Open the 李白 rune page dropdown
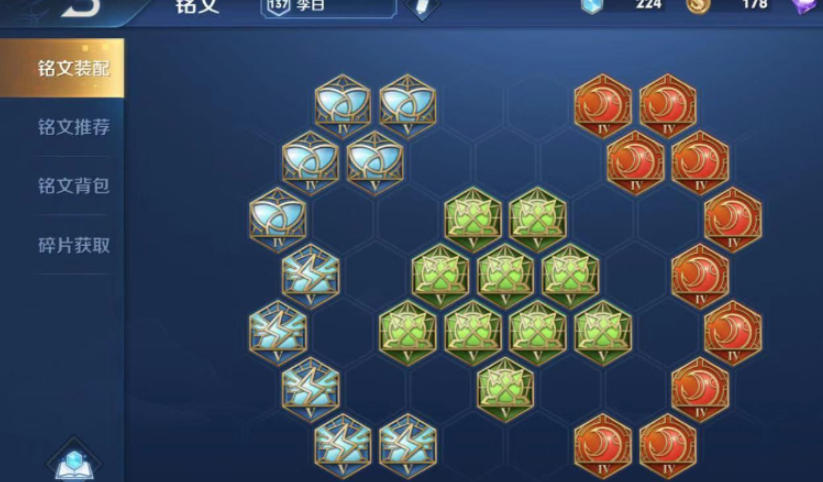This screenshot has width=823, height=482. point(328,6)
